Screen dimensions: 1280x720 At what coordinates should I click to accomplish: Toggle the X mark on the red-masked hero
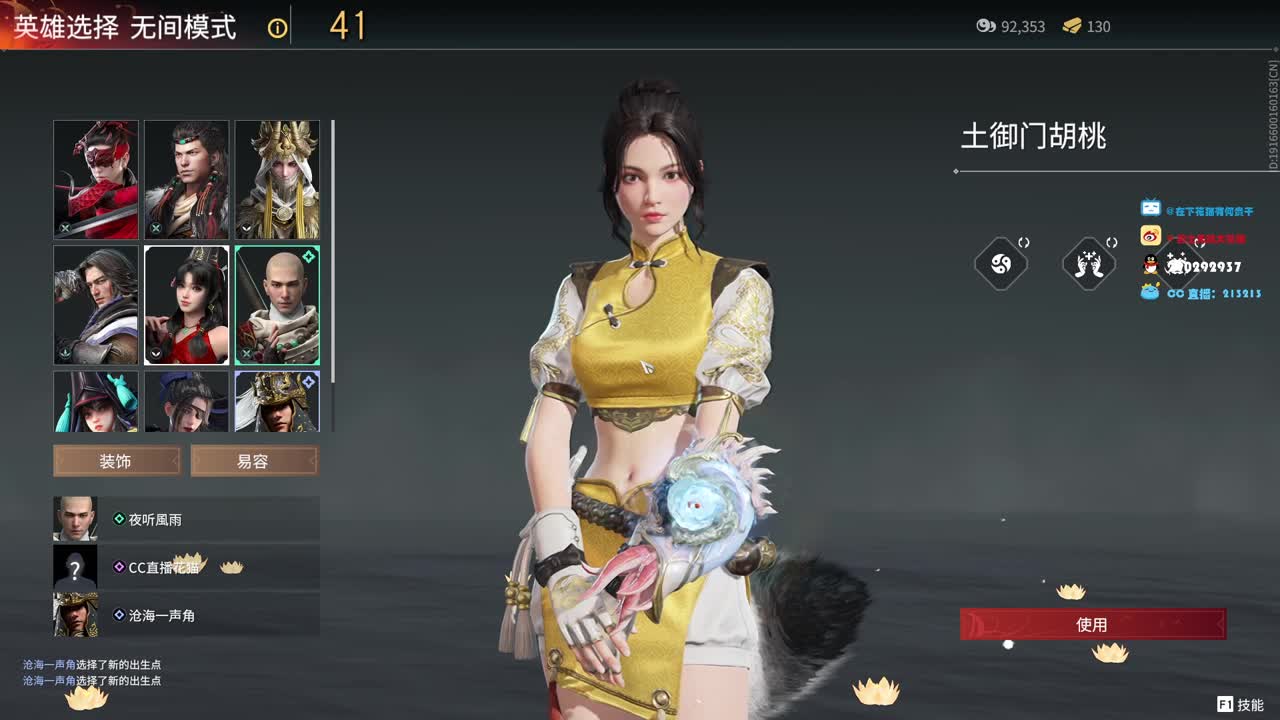66,227
